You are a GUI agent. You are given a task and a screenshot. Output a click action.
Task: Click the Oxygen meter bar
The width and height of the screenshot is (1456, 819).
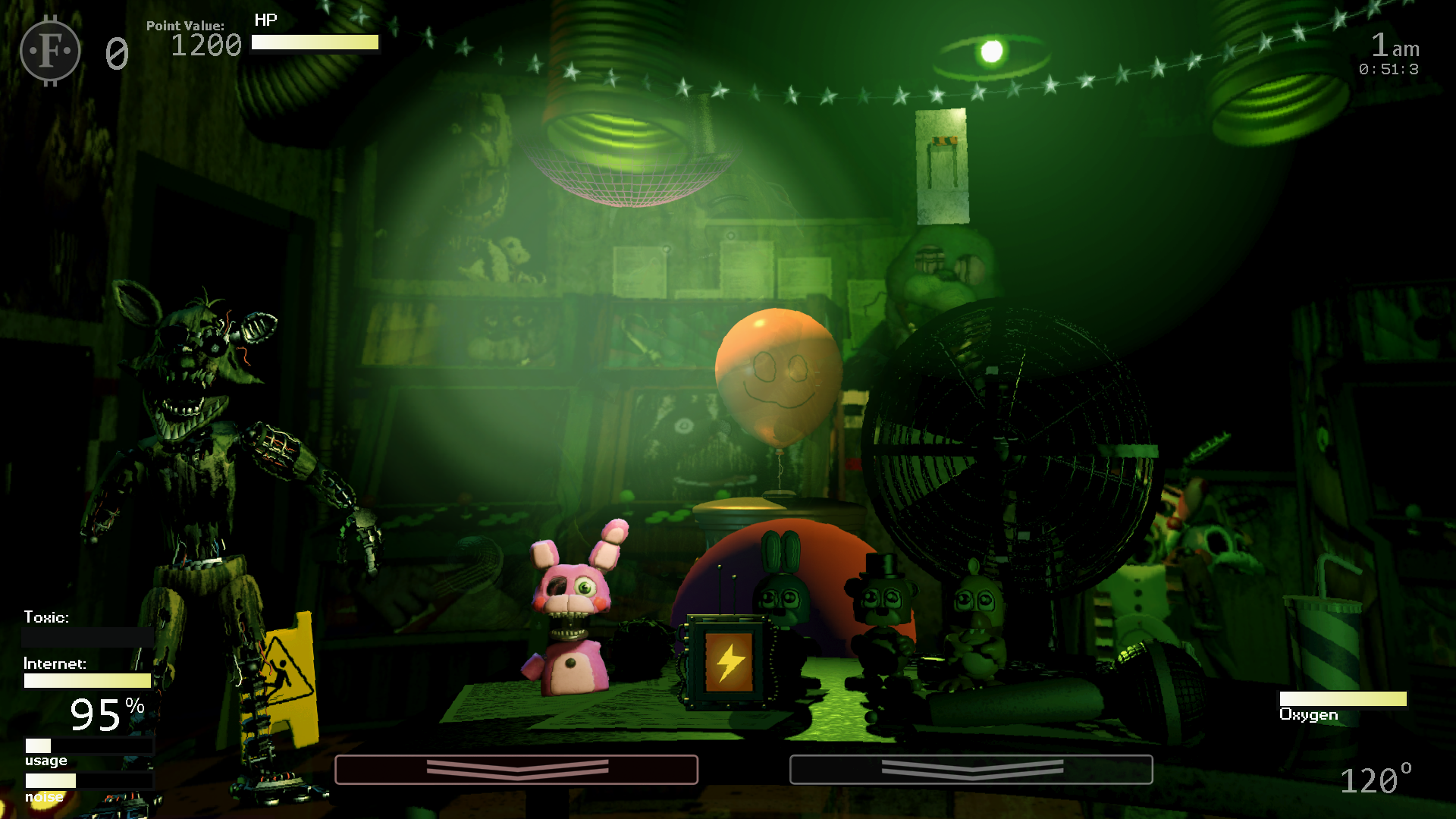click(x=1342, y=698)
